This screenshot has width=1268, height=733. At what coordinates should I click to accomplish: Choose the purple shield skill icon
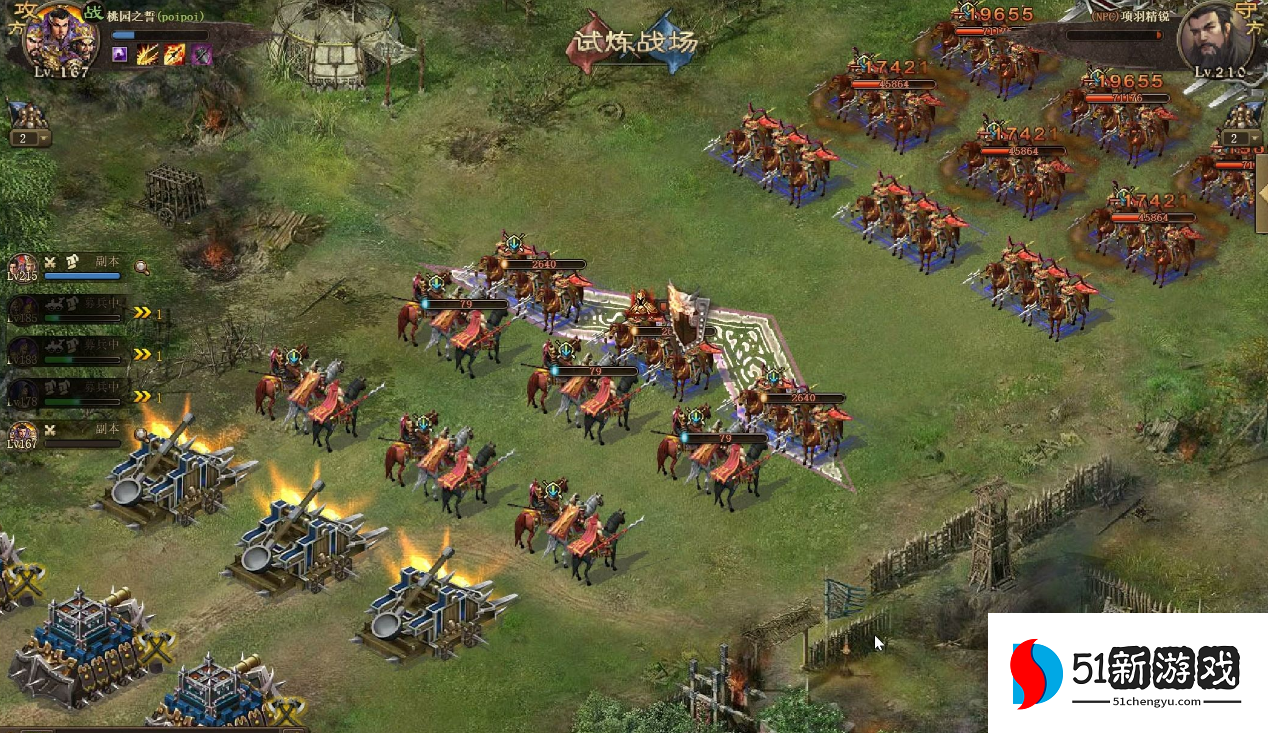201,54
